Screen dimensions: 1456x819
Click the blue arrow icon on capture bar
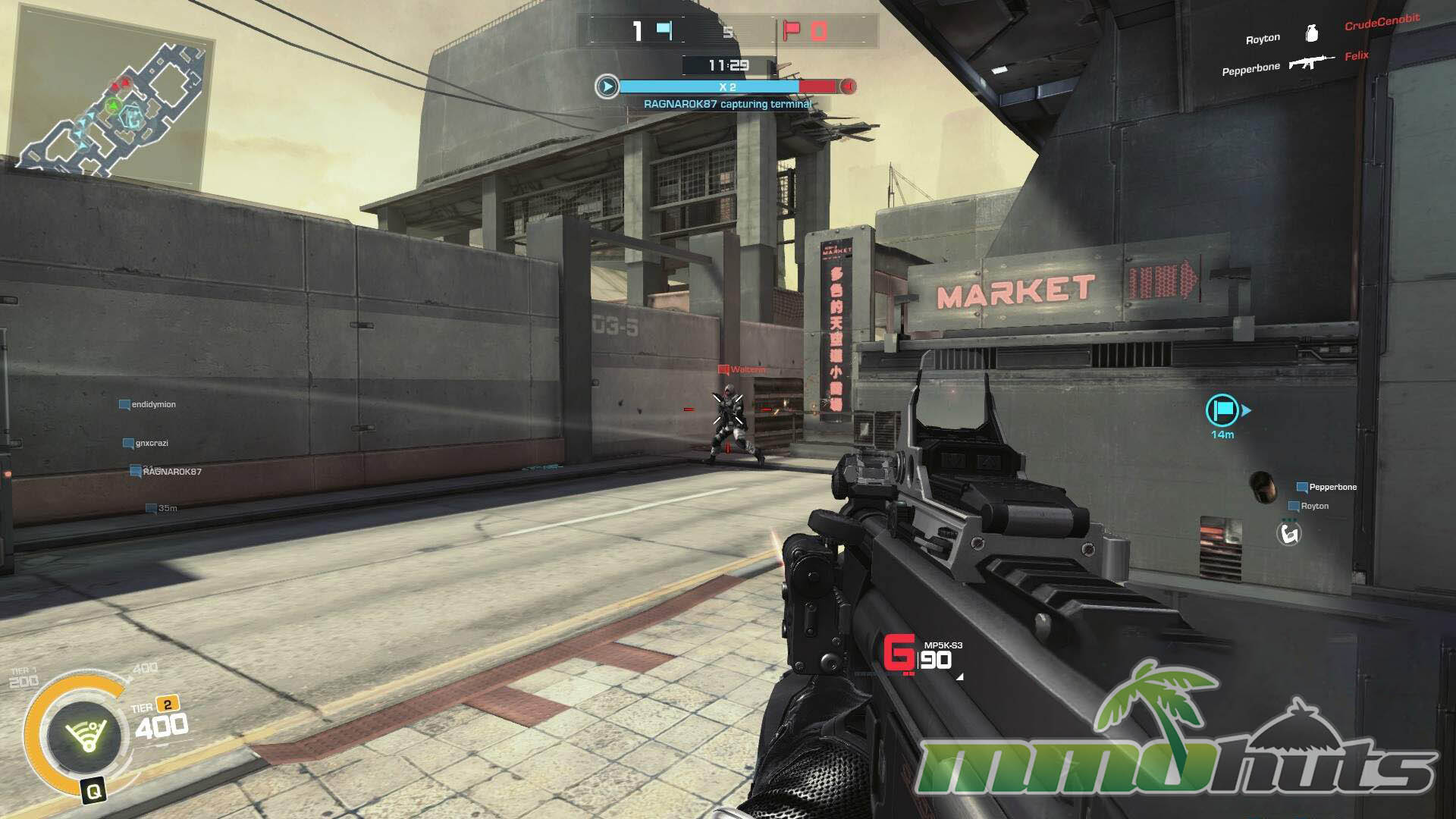pos(607,86)
